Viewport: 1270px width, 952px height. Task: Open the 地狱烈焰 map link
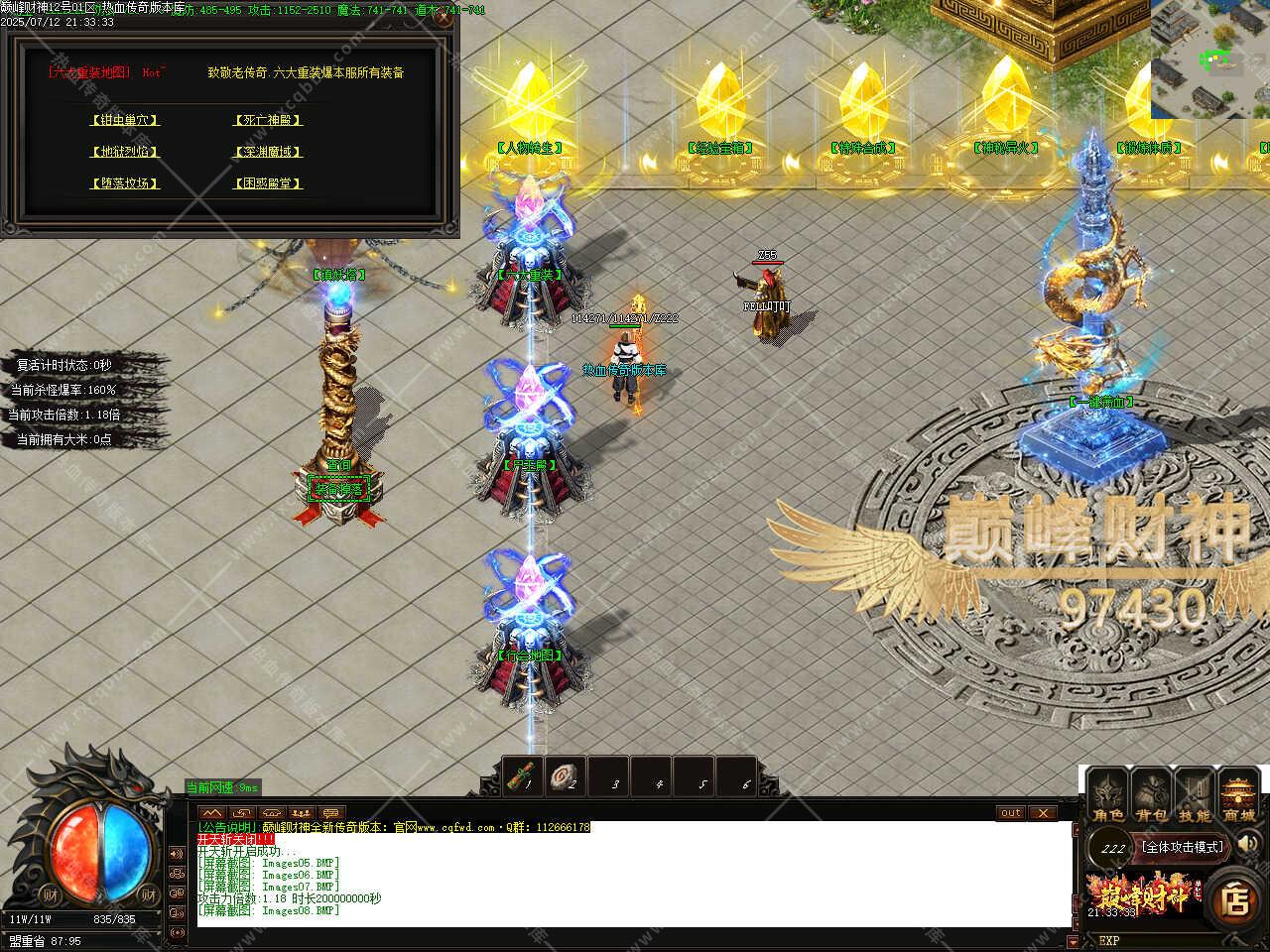coord(125,152)
